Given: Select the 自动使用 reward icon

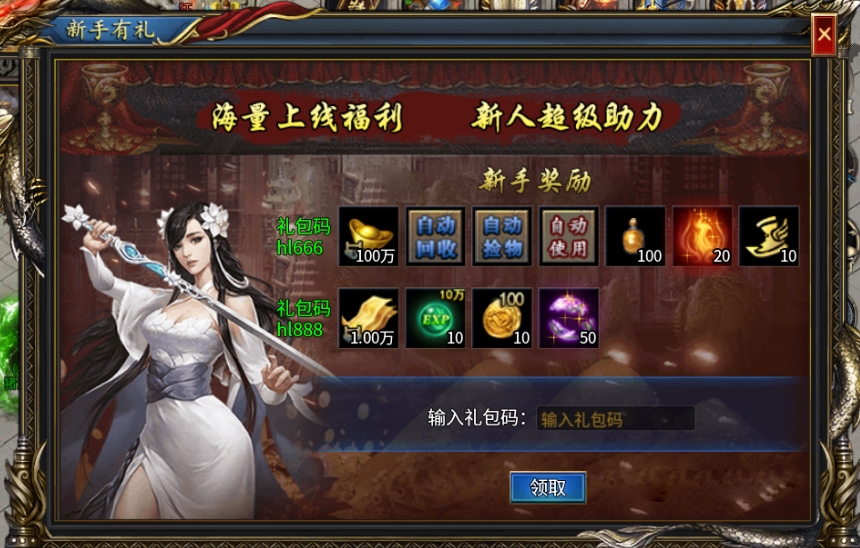Looking at the screenshot, I should click(569, 237).
